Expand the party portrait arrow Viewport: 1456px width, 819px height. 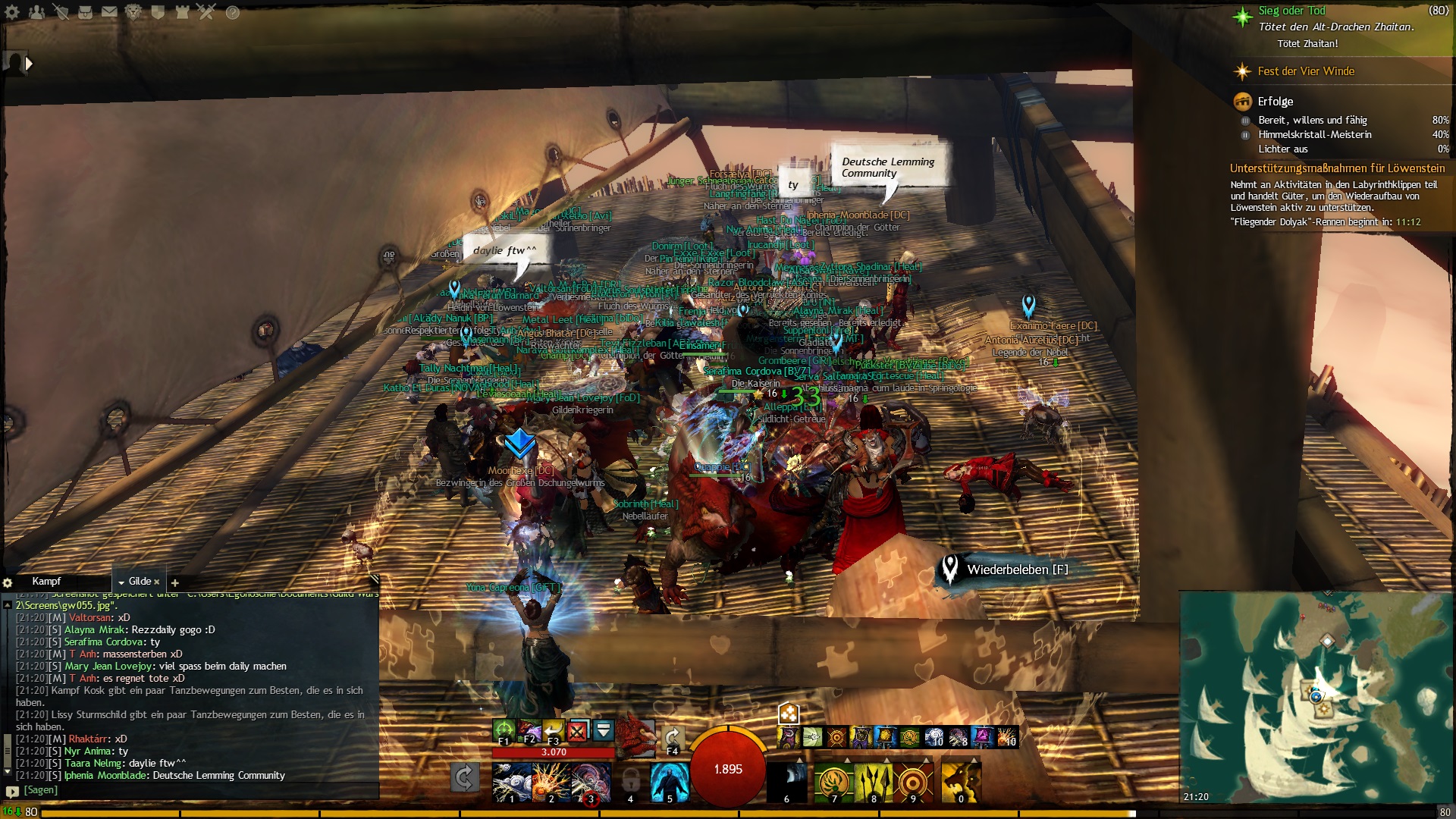click(29, 64)
